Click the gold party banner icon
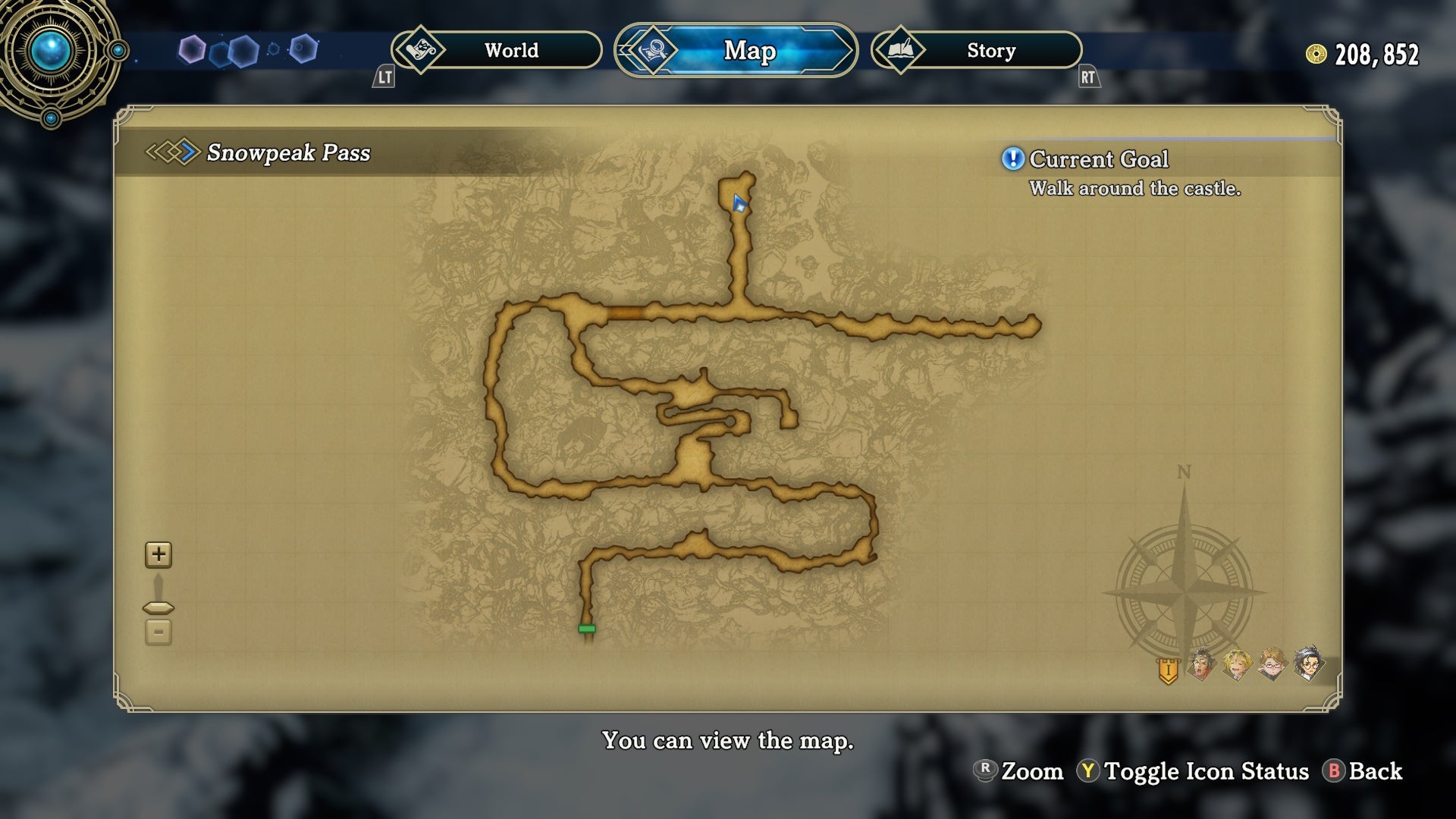The image size is (1456, 819). click(1168, 670)
